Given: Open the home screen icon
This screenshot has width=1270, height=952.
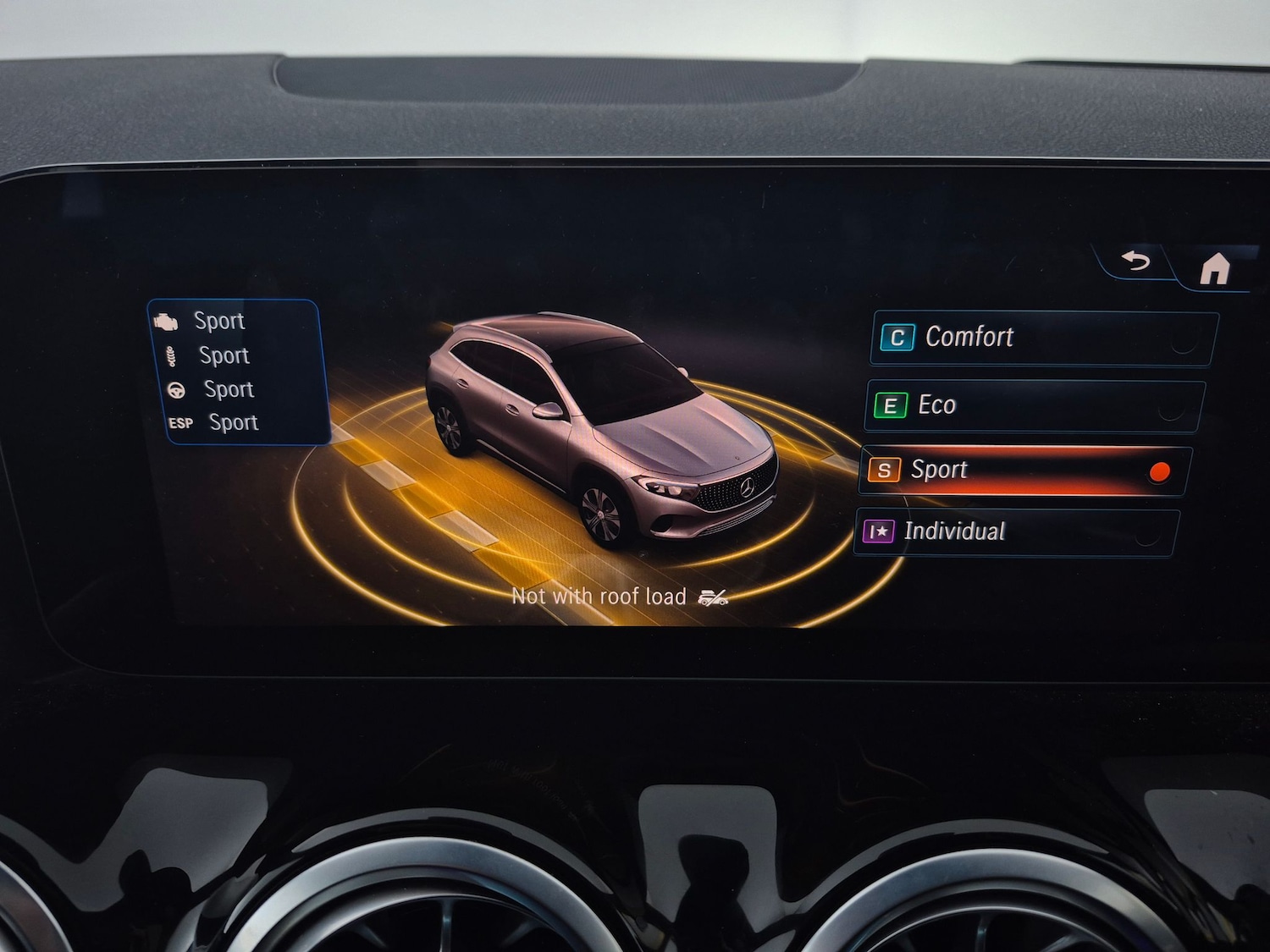Looking at the screenshot, I should click(1214, 269).
